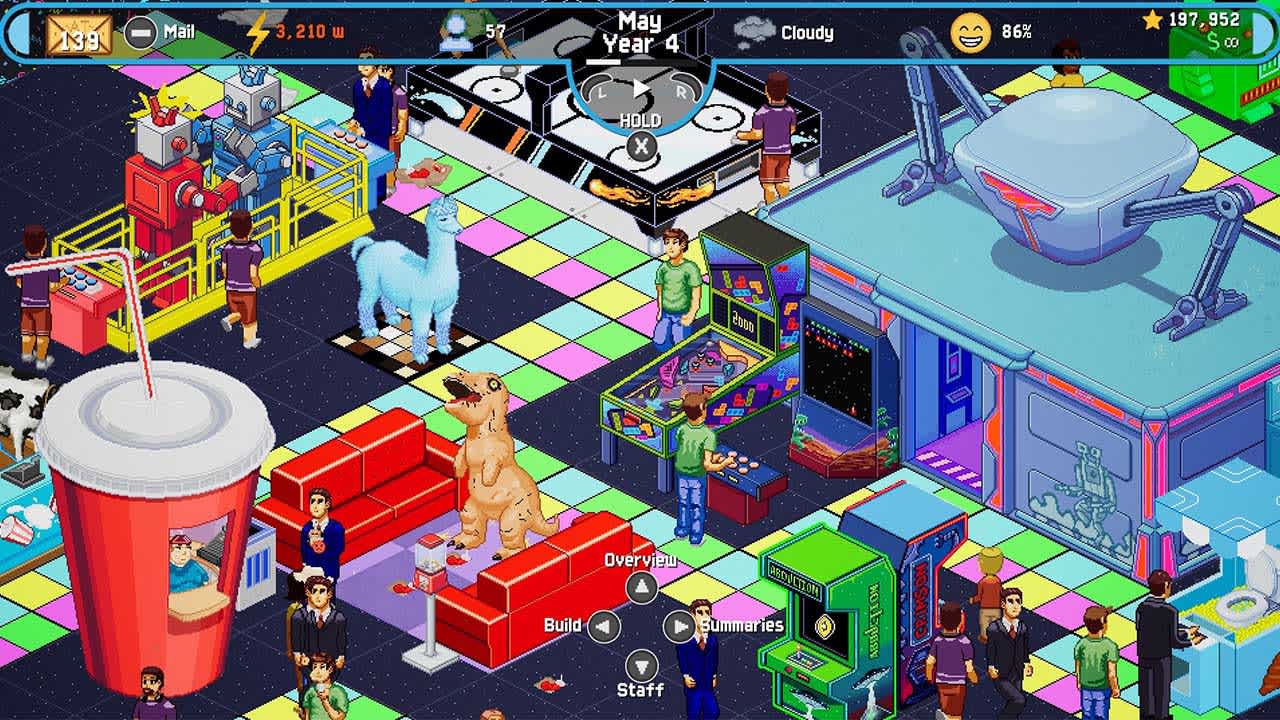
Task: Toggle game speed with the play arrow
Action: [640, 89]
